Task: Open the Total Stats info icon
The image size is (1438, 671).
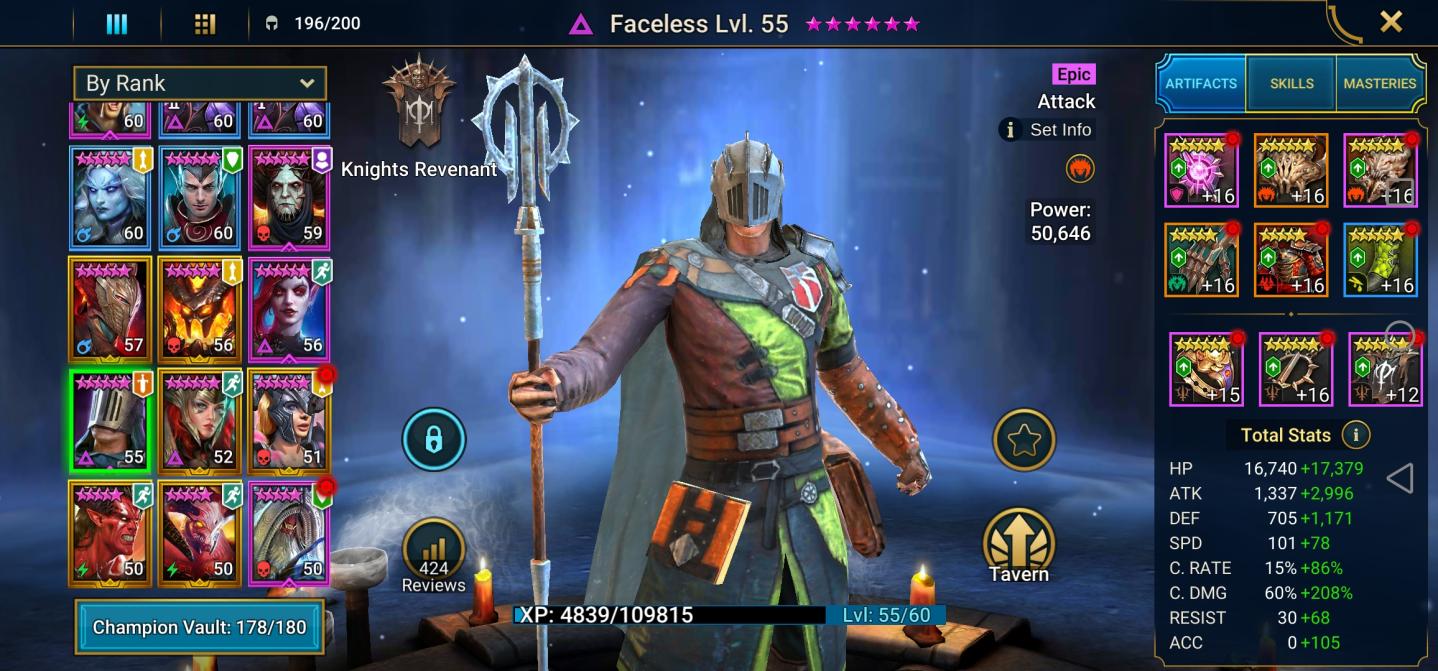Action: click(x=1356, y=435)
